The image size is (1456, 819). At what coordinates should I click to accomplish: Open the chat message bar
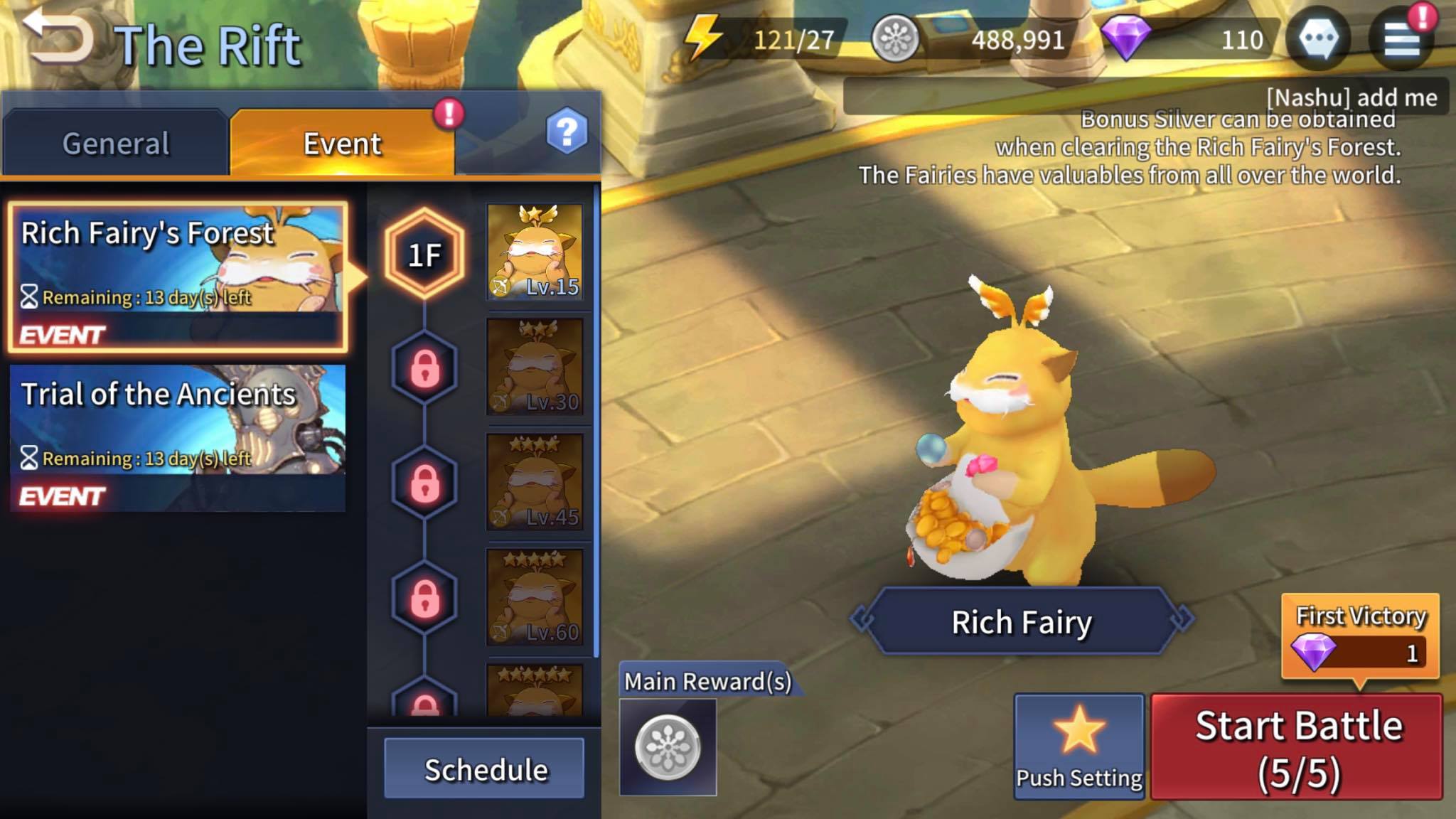[1145, 97]
